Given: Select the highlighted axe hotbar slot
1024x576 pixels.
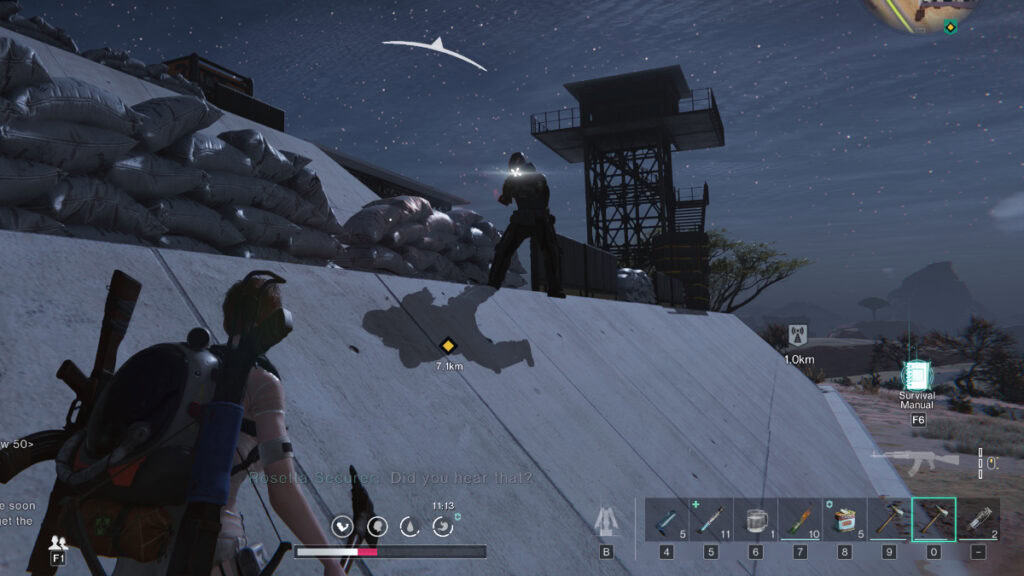Looking at the screenshot, I should coord(933,519).
